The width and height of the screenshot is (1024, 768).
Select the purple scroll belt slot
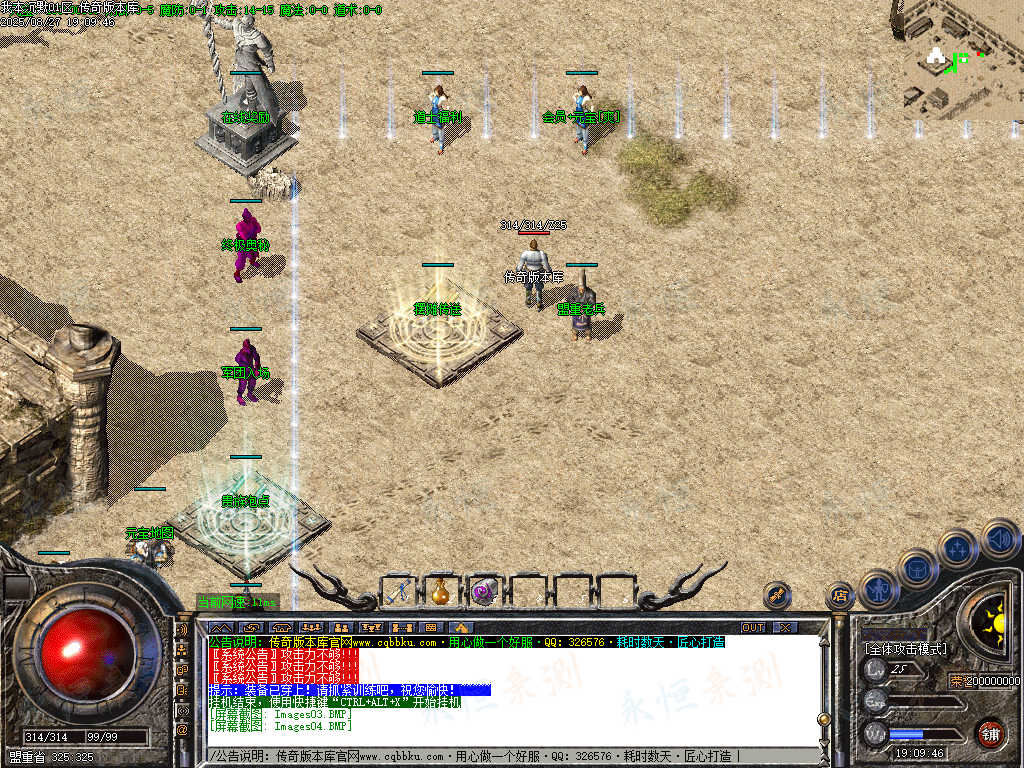pyautogui.click(x=485, y=591)
